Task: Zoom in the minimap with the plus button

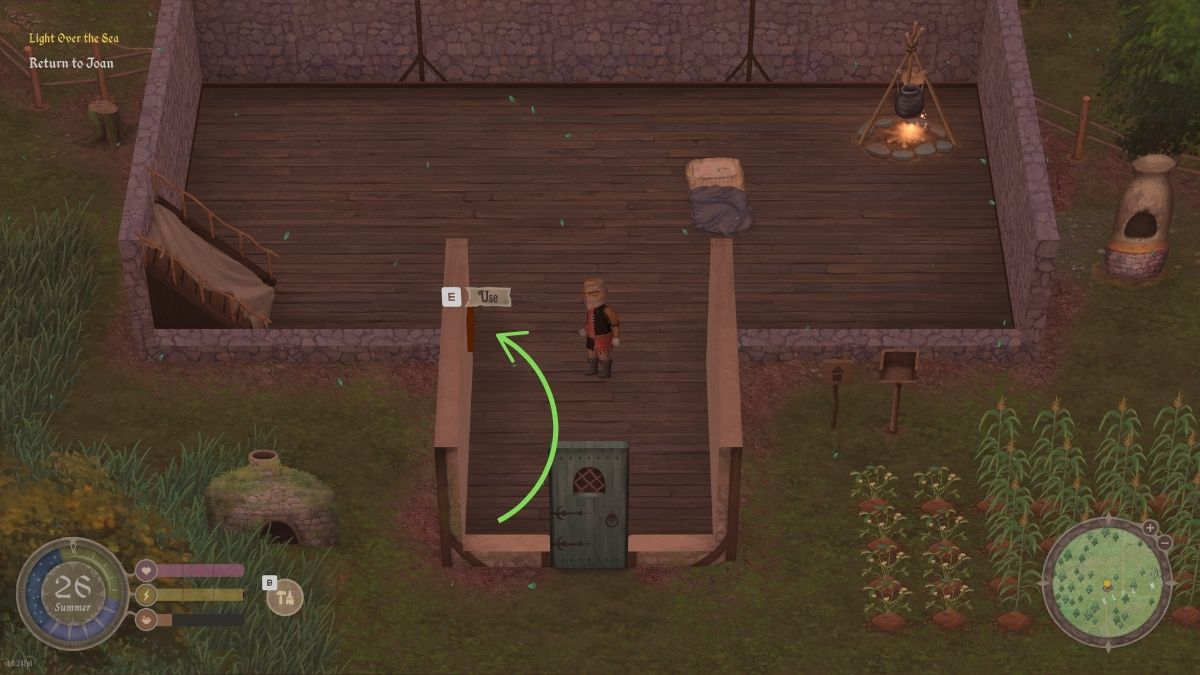Action: pos(1150,527)
